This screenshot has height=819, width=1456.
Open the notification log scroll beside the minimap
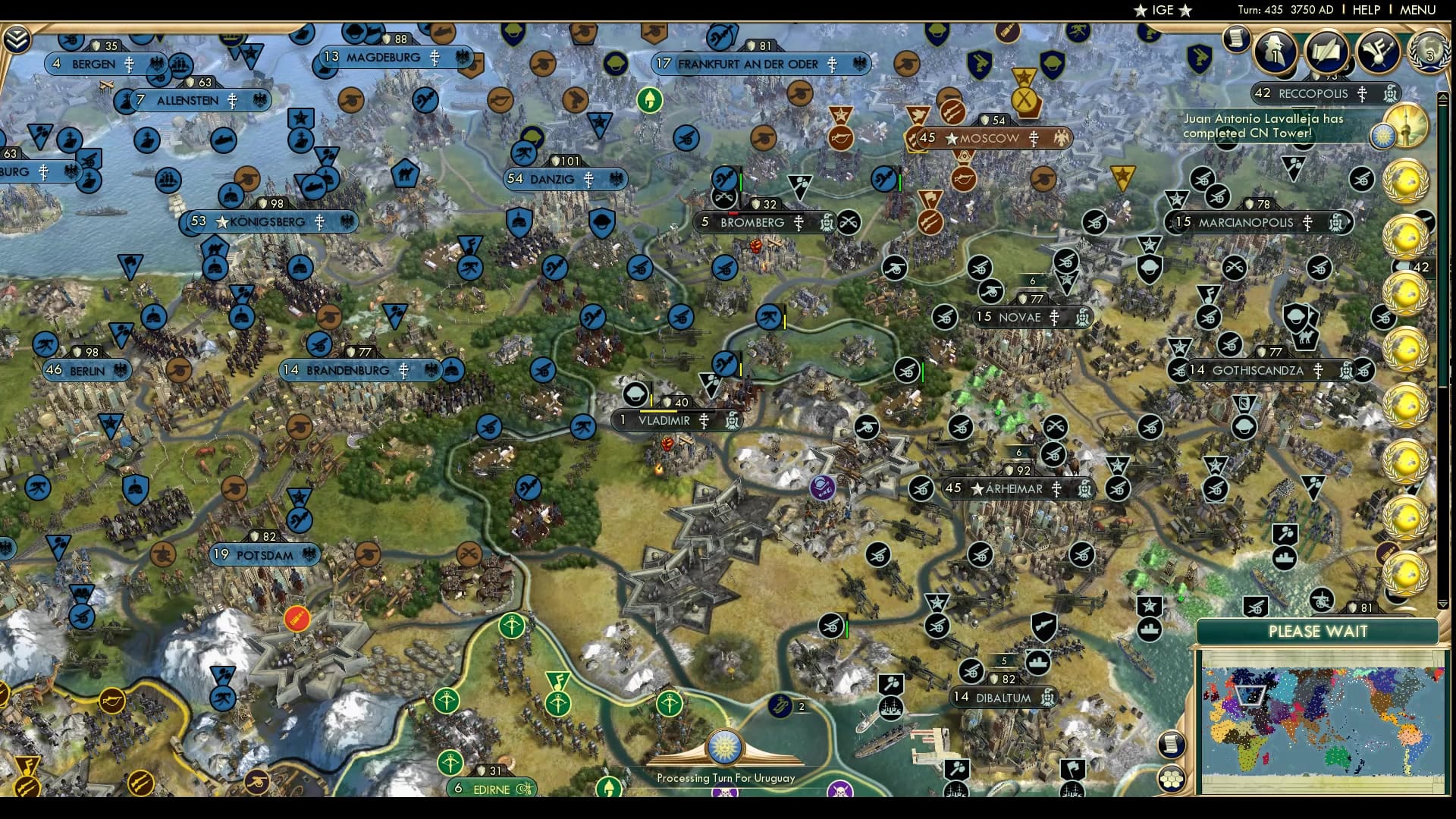(1172, 745)
